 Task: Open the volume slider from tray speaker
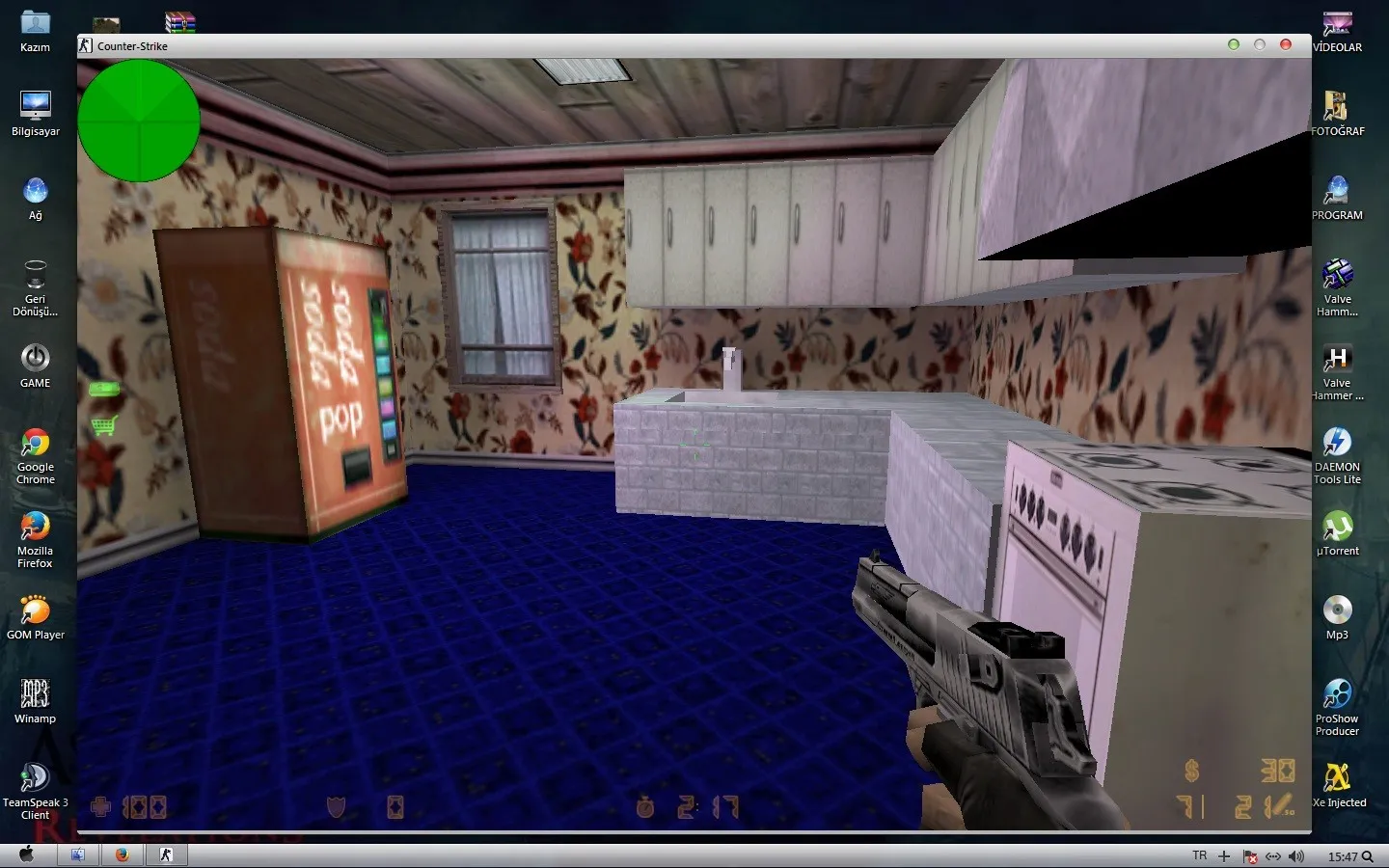1296,855
